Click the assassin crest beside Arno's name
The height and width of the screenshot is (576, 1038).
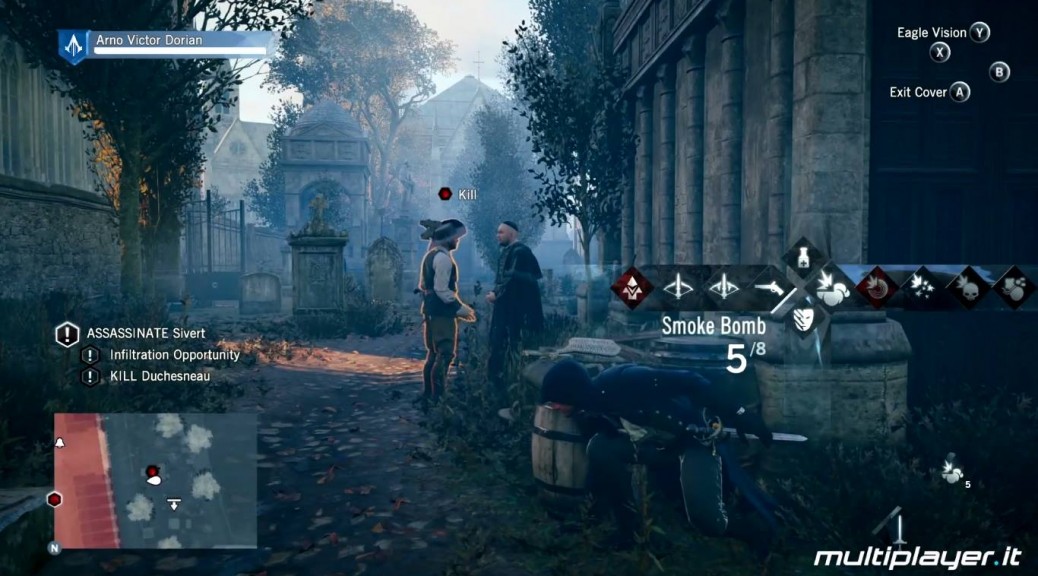point(73,44)
